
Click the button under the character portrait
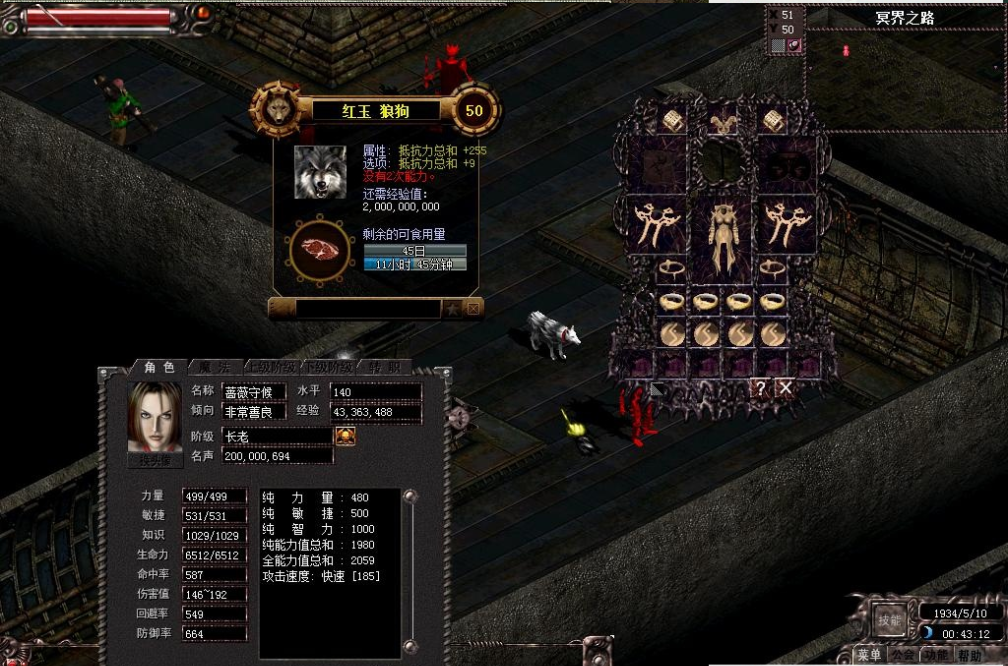[155, 461]
